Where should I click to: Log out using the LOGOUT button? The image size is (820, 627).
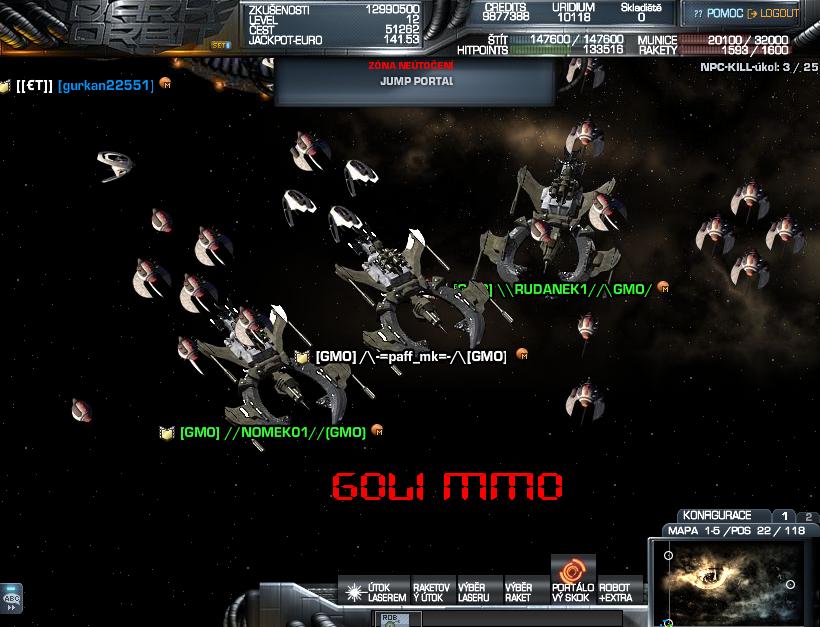tap(773, 14)
